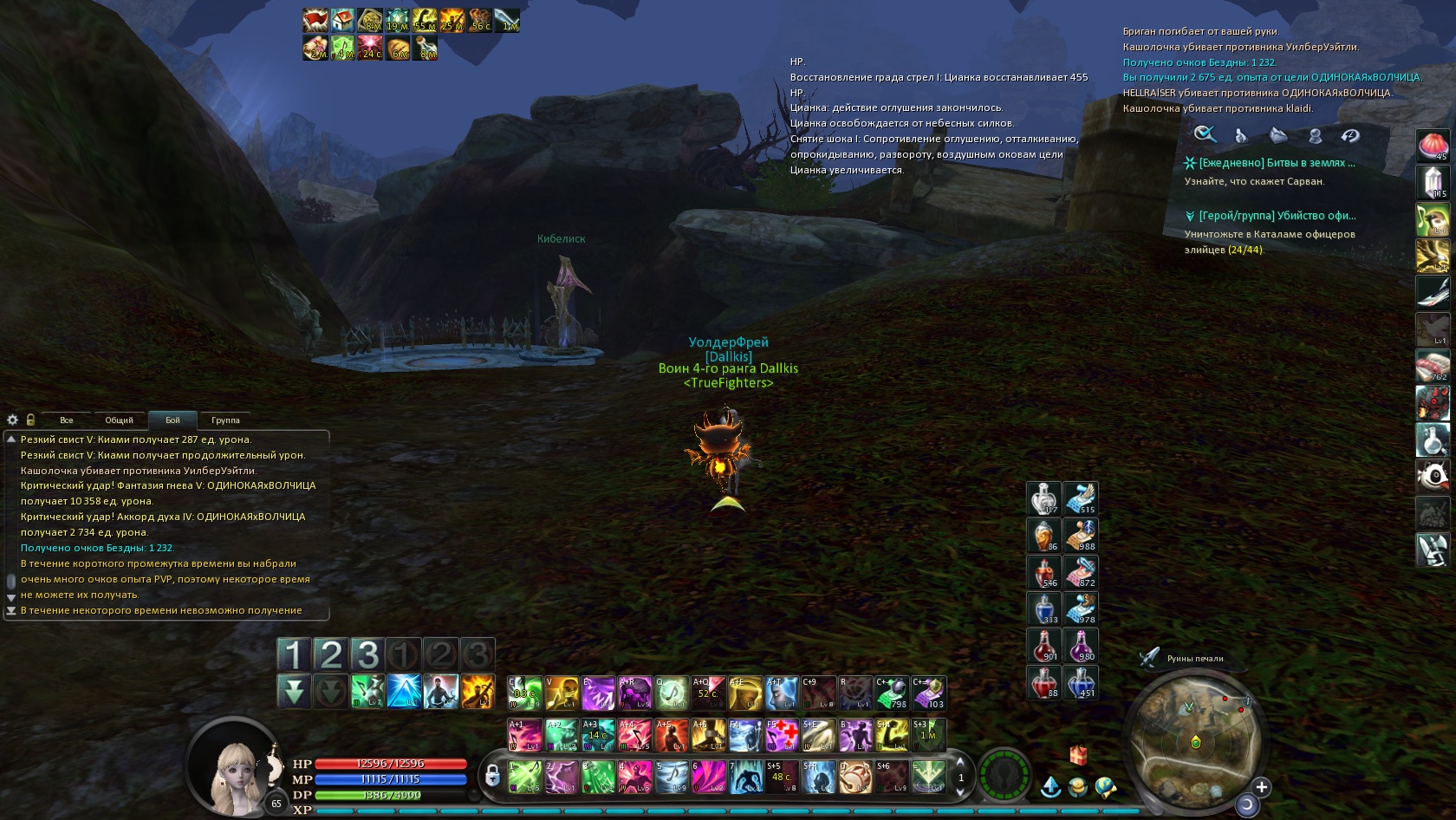
Task: Select the bright quickbar page 1 button
Action: (x=294, y=654)
